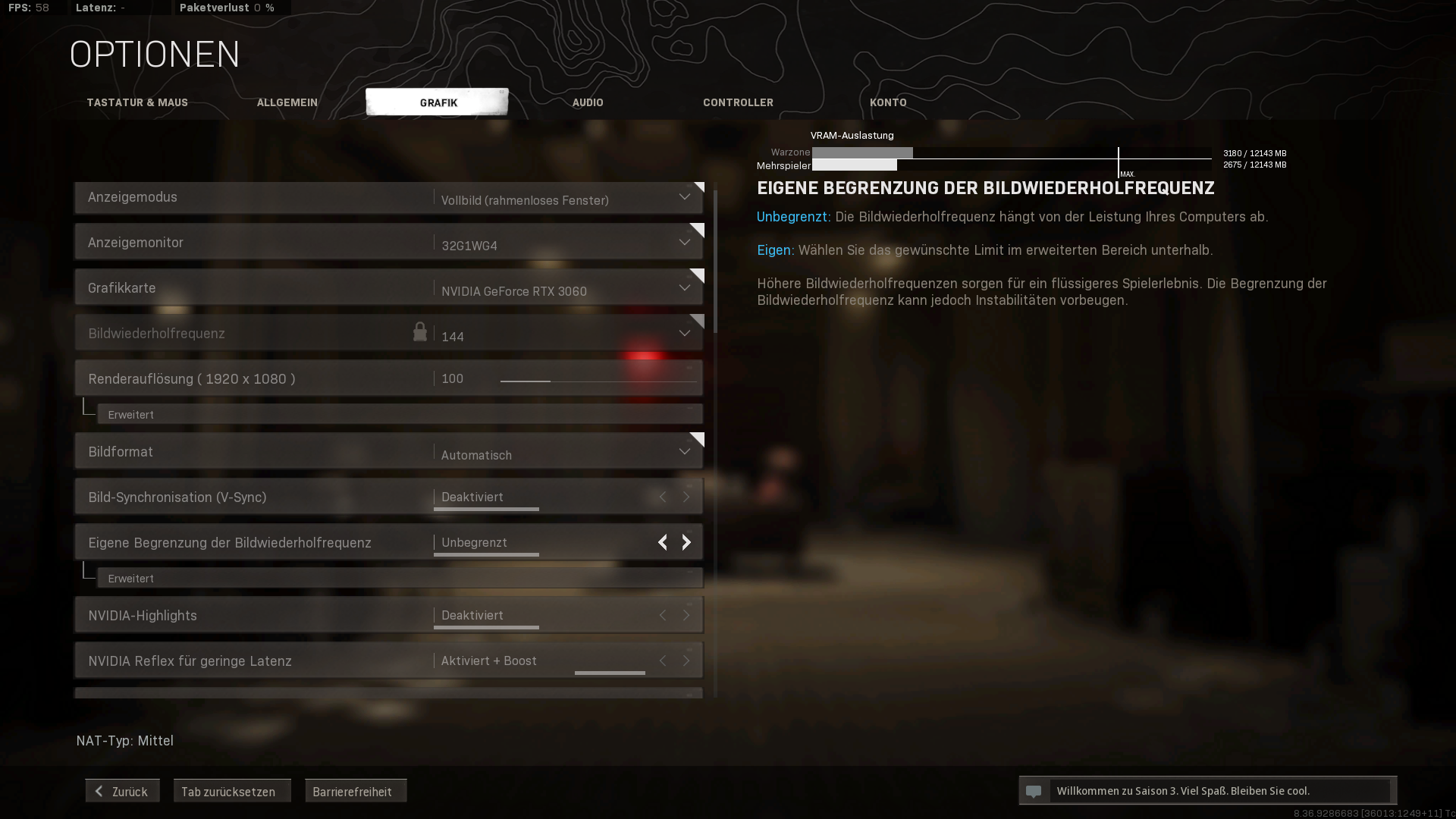
Task: Click the right arrow on NVIDIA-Highlights
Action: coord(686,615)
